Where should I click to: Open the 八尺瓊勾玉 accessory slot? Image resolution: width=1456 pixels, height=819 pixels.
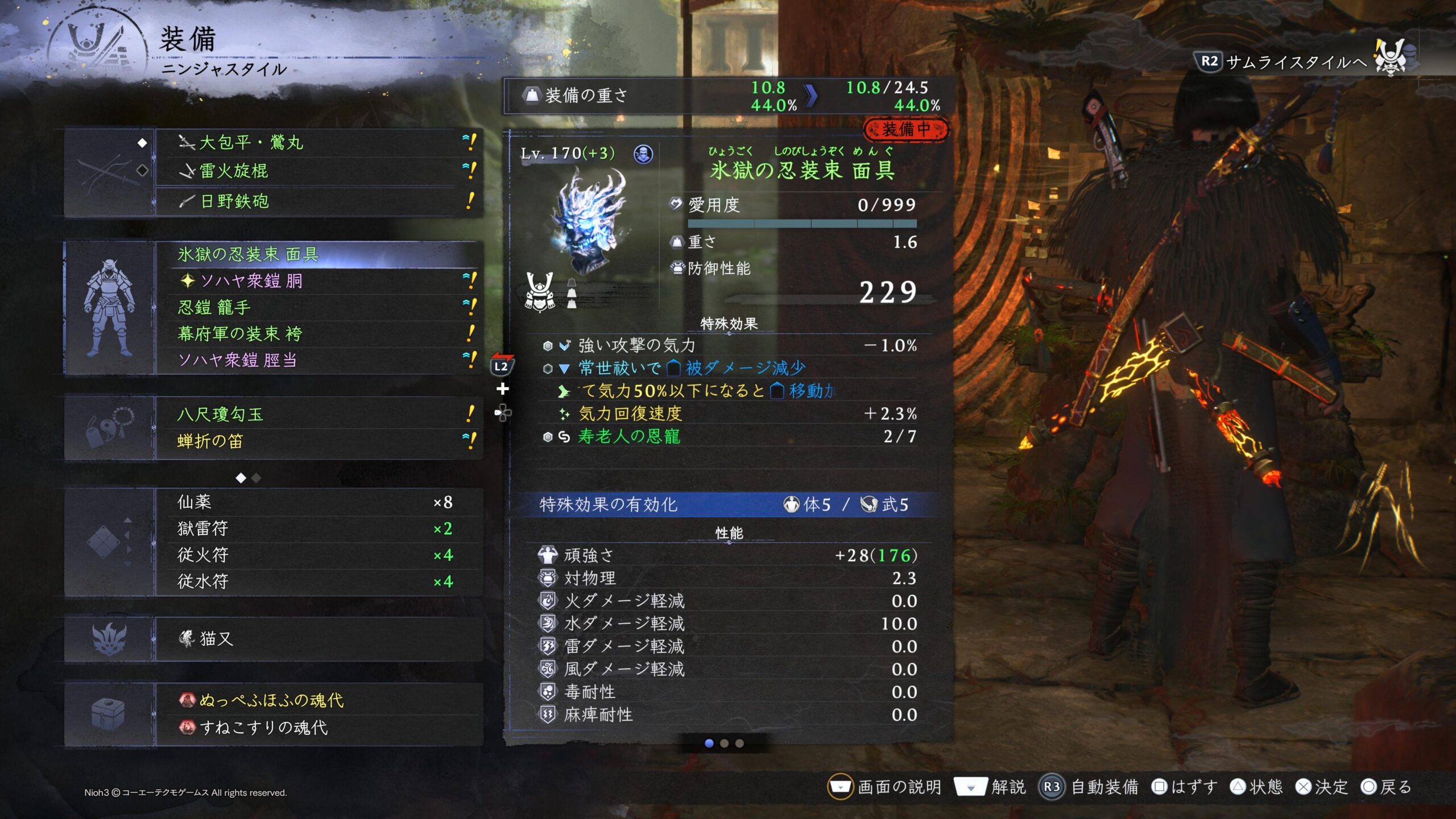tap(318, 414)
